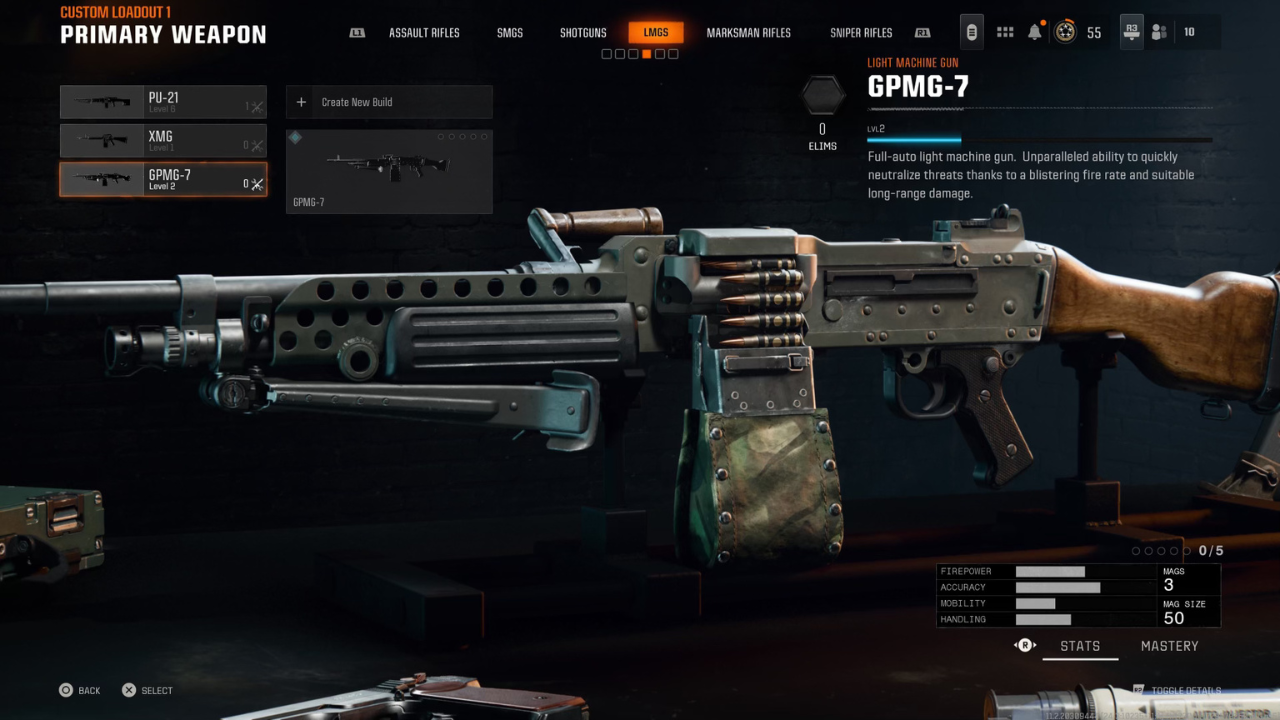Image resolution: width=1280 pixels, height=720 pixels.
Task: Select the fourth page indicator dot under LMGs
Action: pyautogui.click(x=646, y=53)
